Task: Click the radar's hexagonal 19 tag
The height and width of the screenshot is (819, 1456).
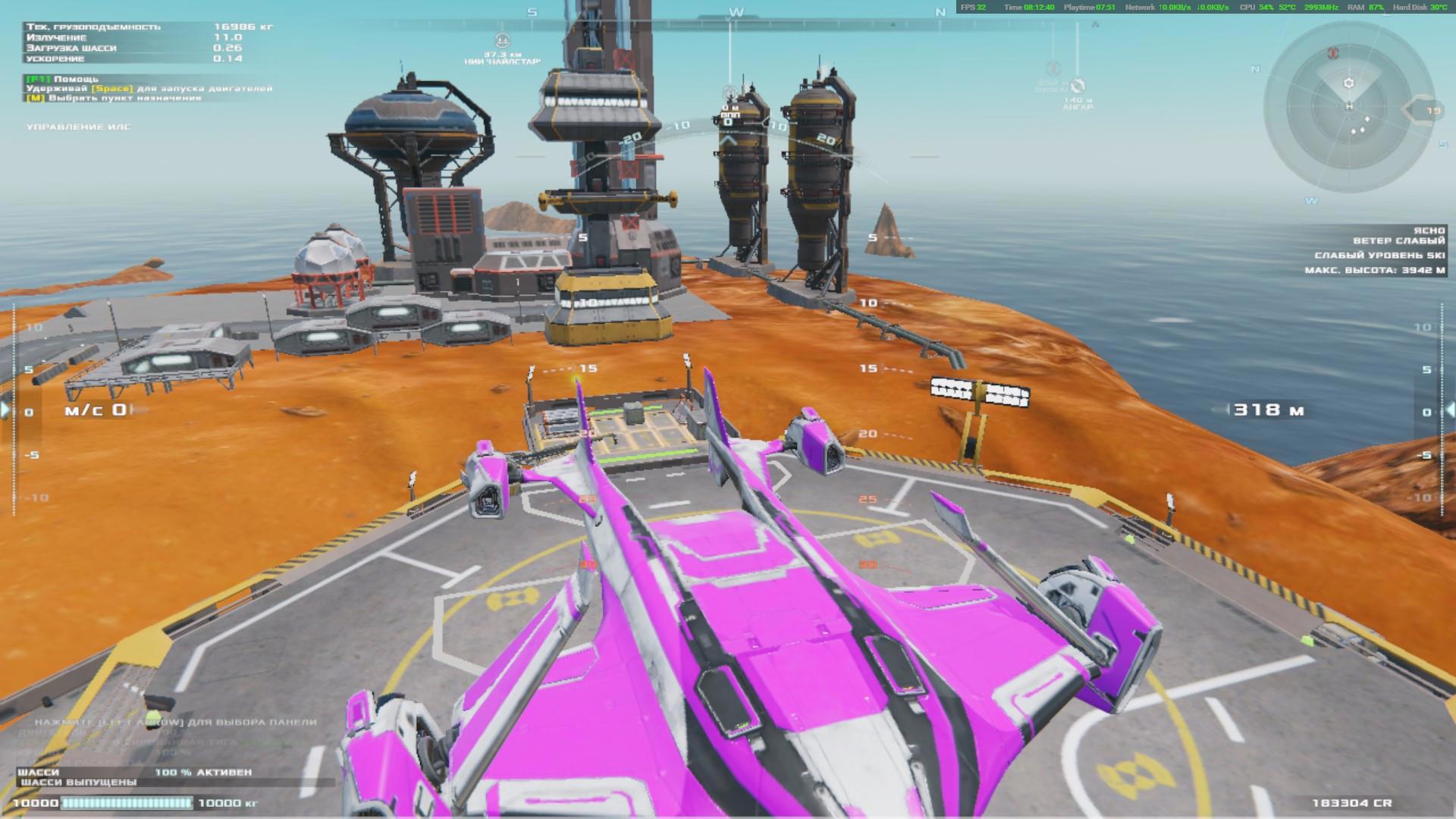Action: pos(1427,111)
